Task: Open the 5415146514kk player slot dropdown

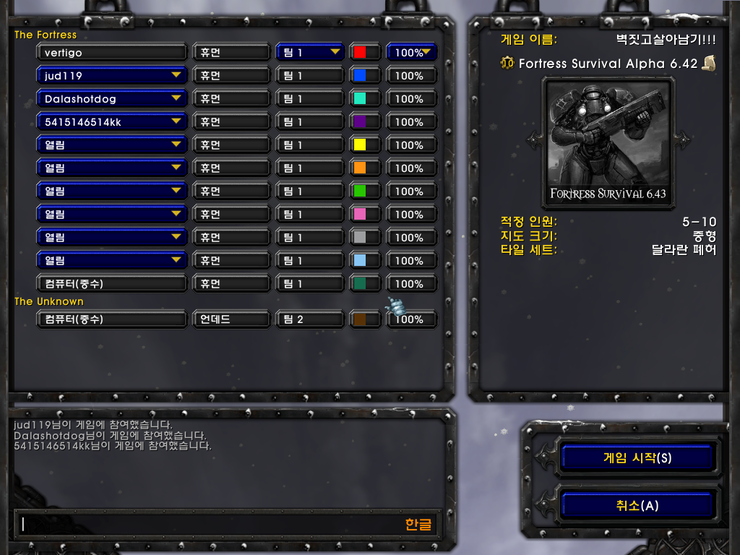Action: tap(112, 121)
